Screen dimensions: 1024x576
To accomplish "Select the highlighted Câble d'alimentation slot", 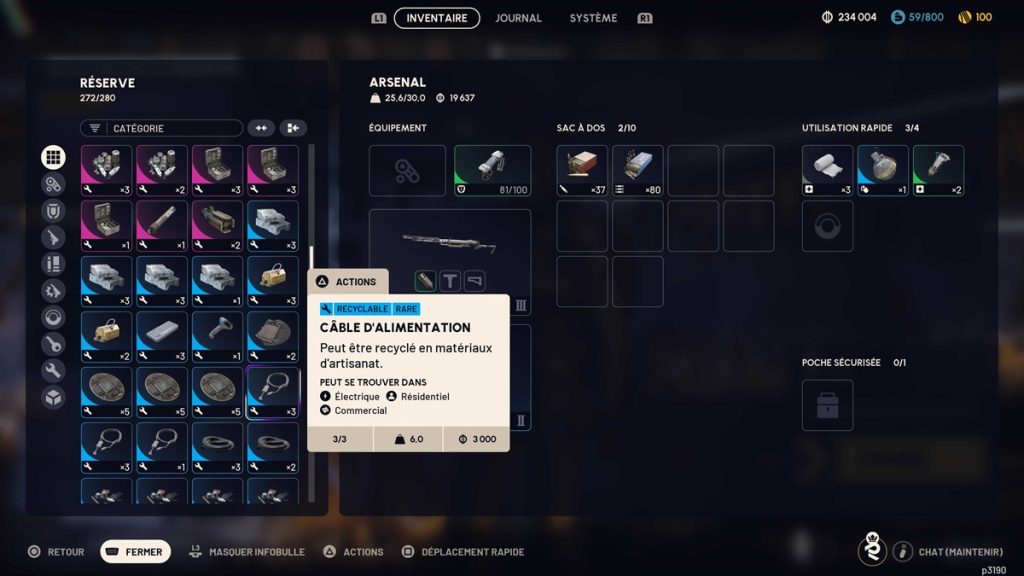I will [x=272, y=392].
